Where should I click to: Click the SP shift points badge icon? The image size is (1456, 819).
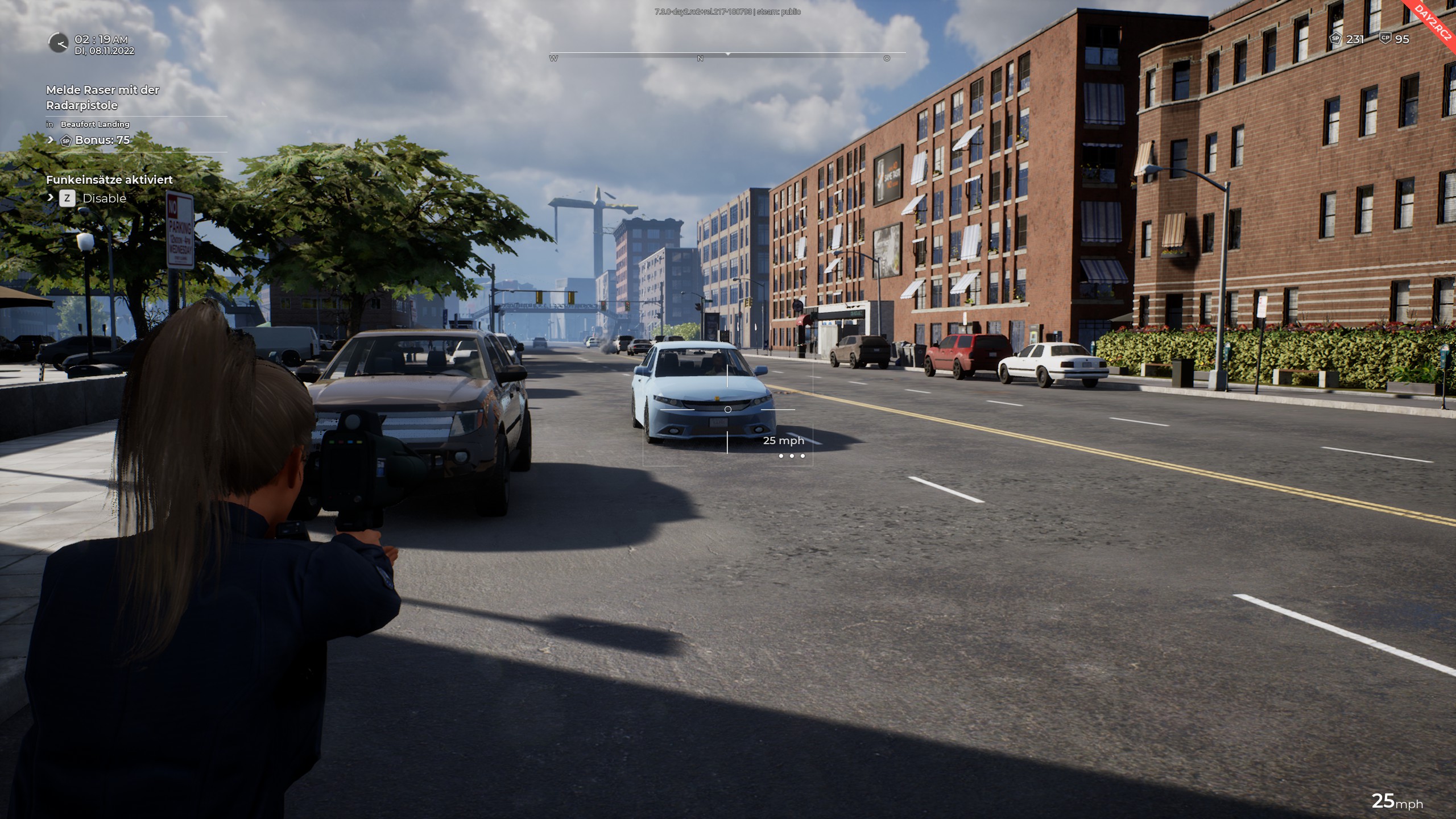(1335, 39)
